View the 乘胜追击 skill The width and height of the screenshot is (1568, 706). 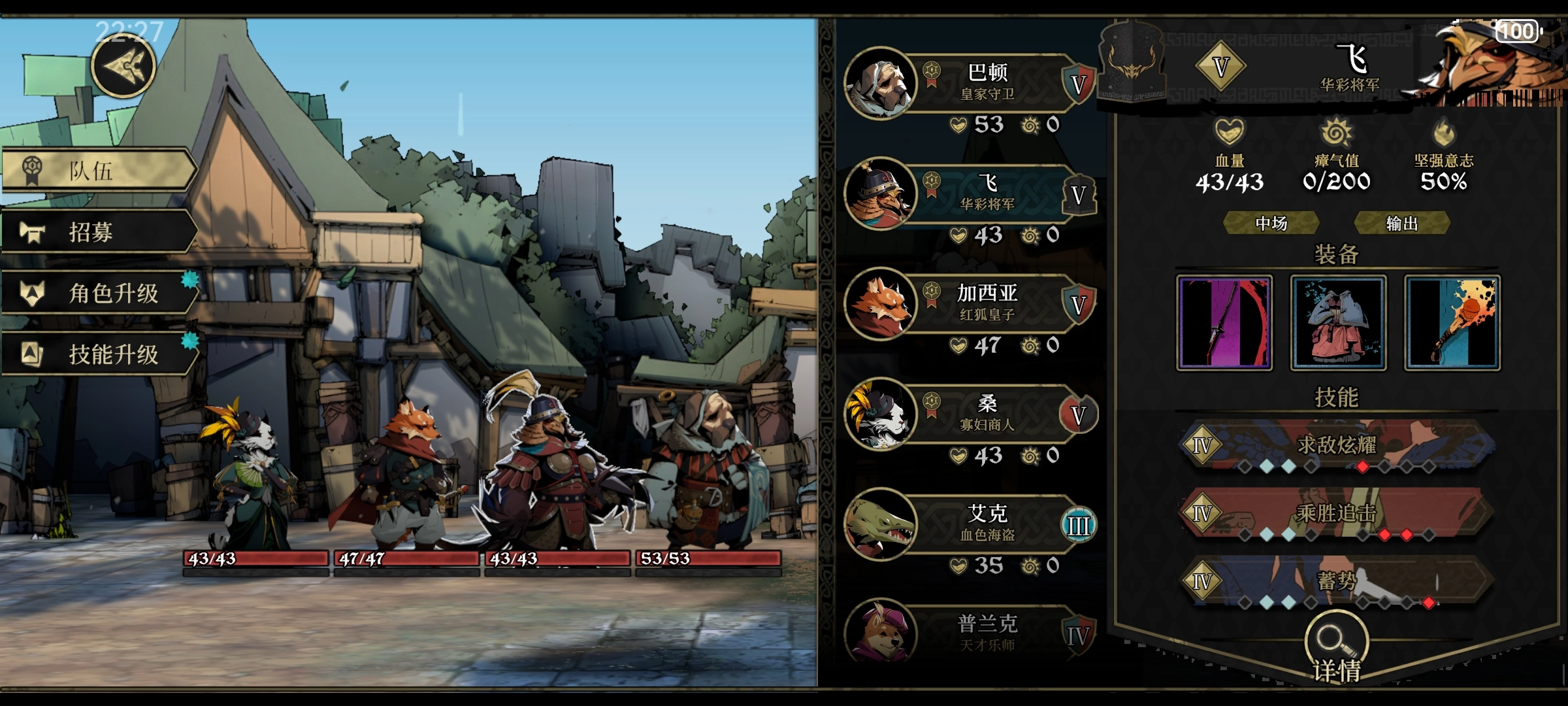coord(1336,514)
